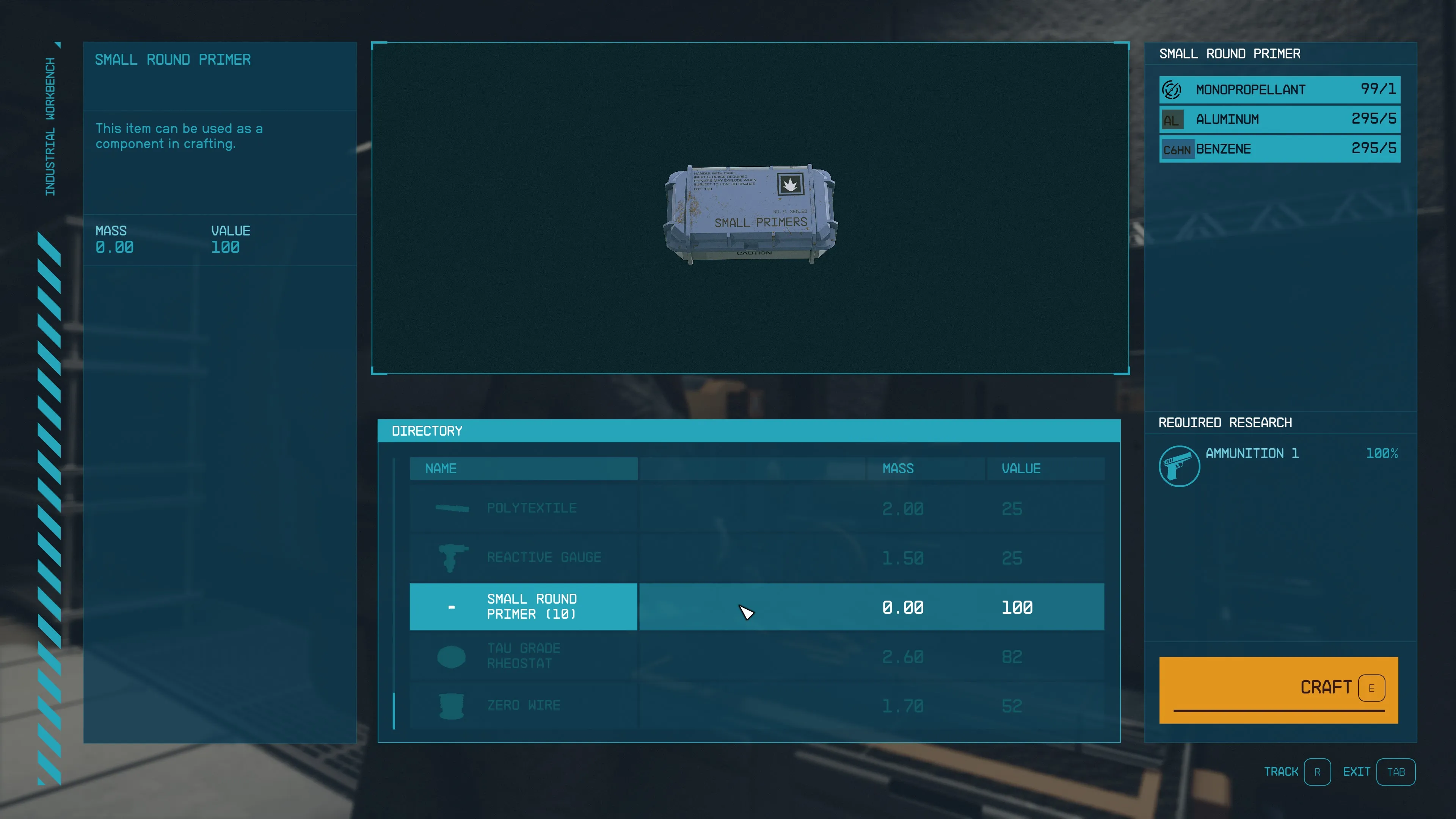Click the Benzene ingredient requirement

pos(1279,149)
